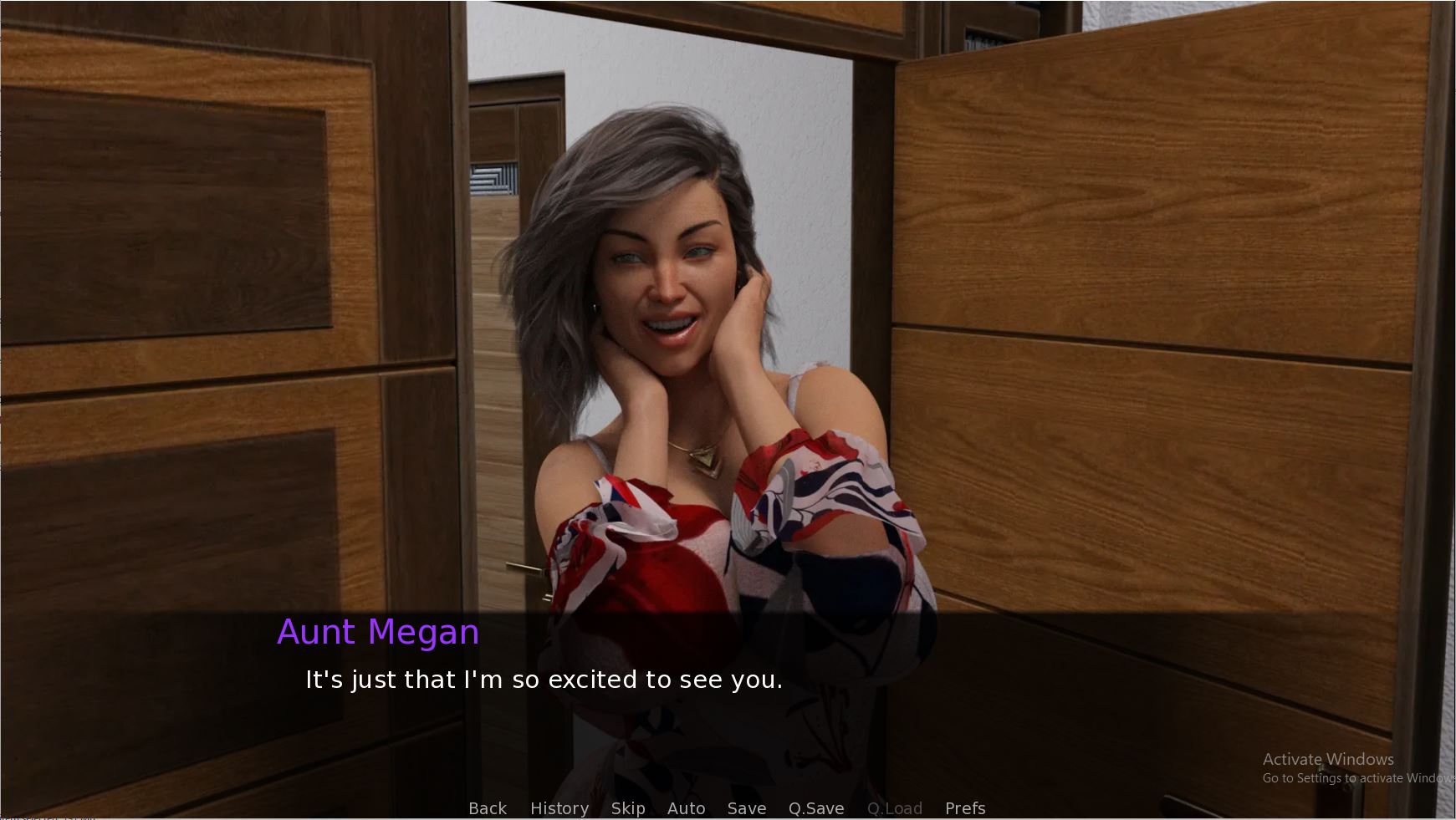Open the Save screen
Image resolution: width=1456 pixels, height=820 pixels.
746,808
